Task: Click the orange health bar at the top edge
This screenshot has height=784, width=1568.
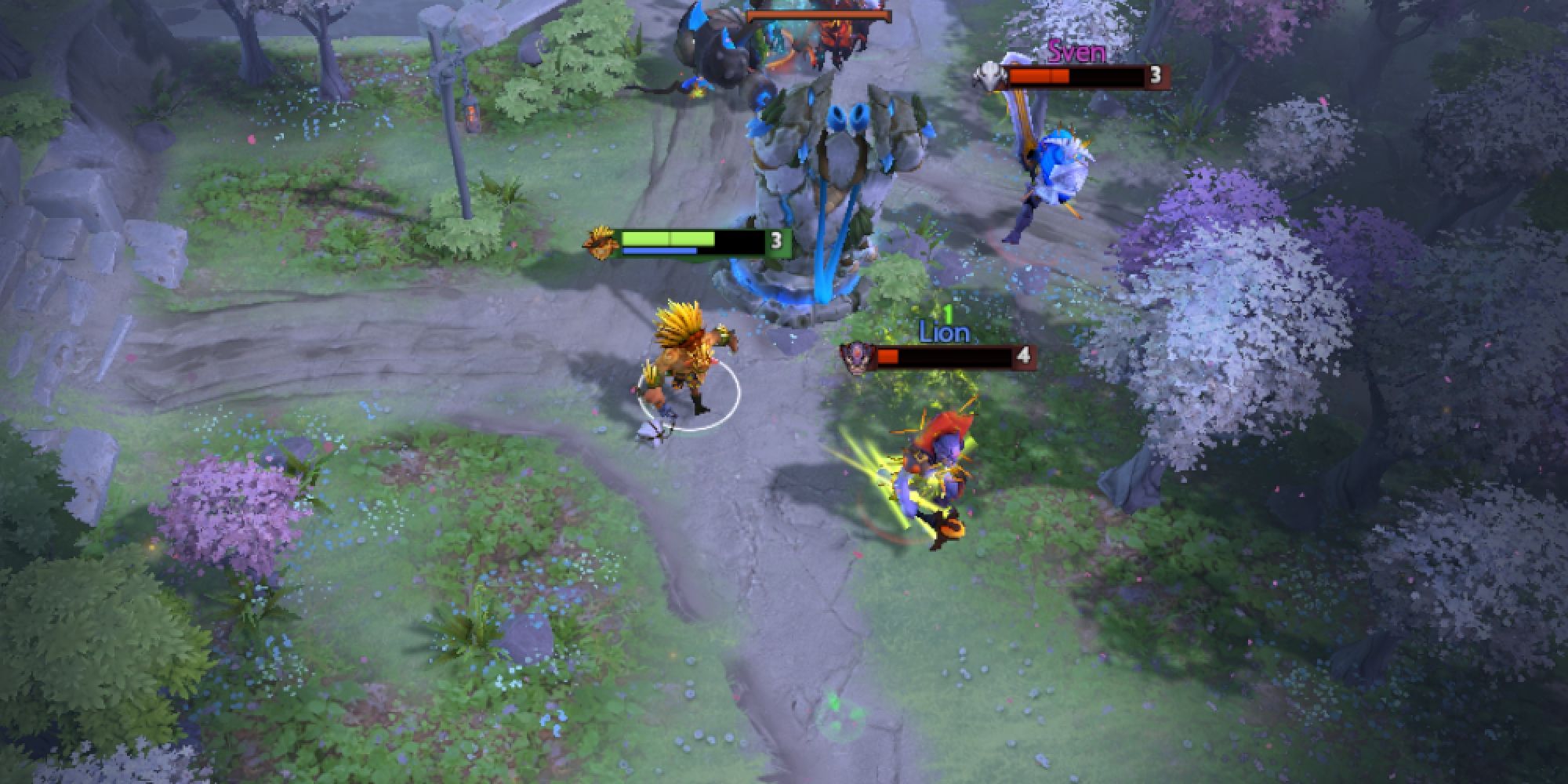Action: [819, 13]
